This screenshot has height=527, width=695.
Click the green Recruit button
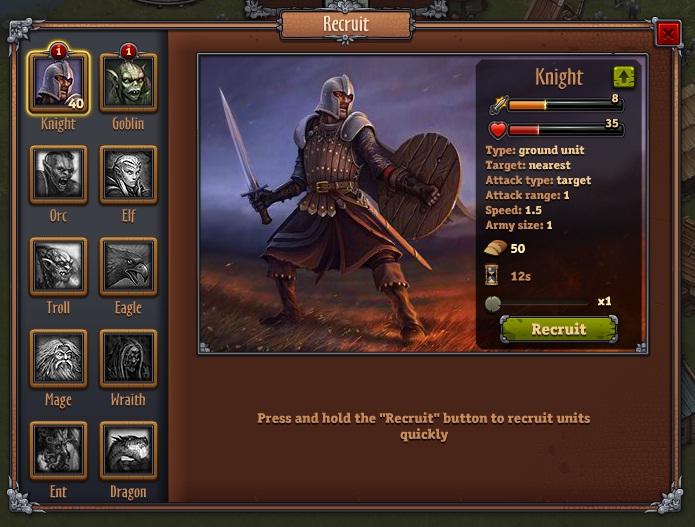click(558, 329)
